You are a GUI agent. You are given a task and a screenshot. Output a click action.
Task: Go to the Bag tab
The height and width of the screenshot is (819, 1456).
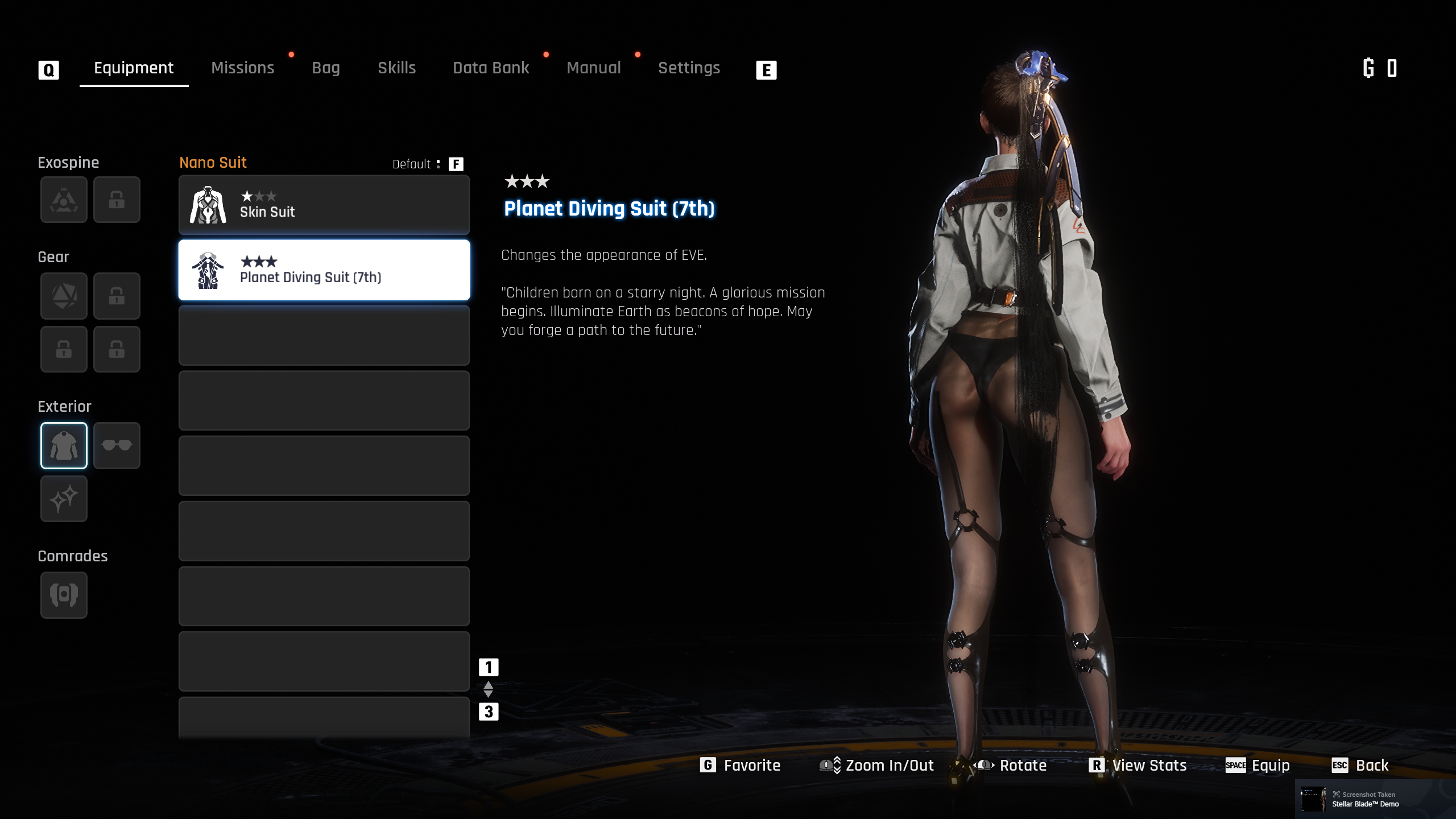coord(325,68)
